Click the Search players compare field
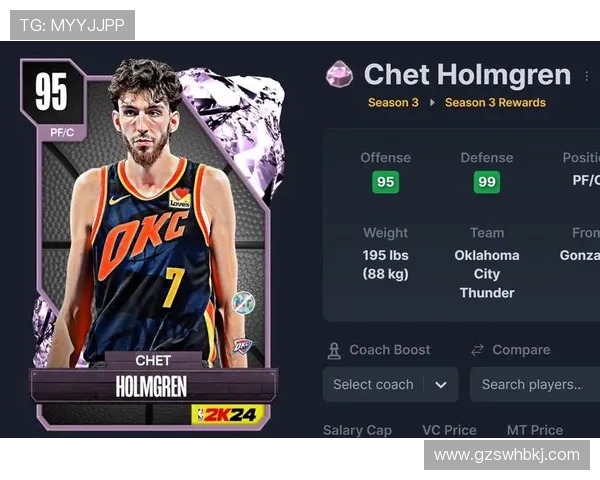The height and width of the screenshot is (480, 600). 534,384
